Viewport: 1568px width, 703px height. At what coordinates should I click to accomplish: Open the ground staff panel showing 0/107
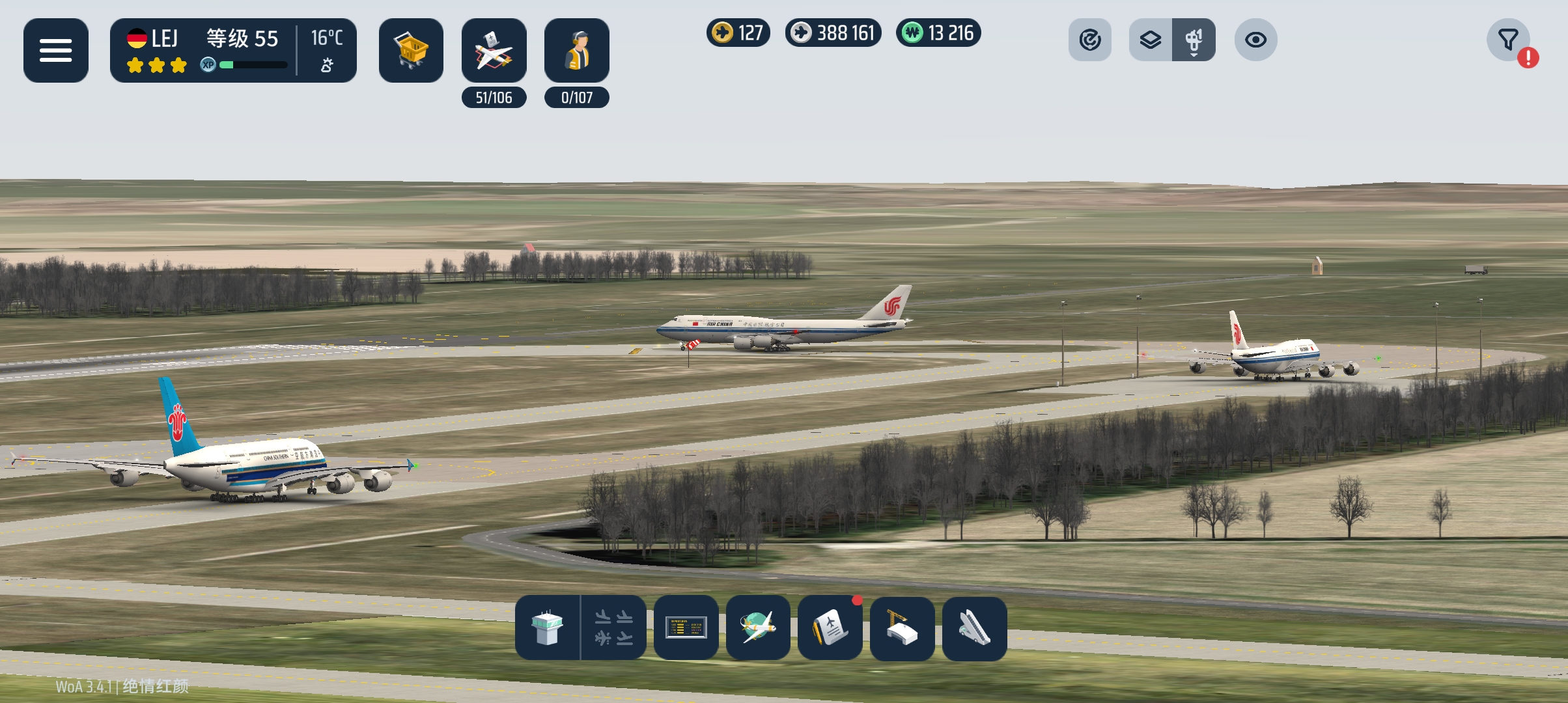(576, 51)
